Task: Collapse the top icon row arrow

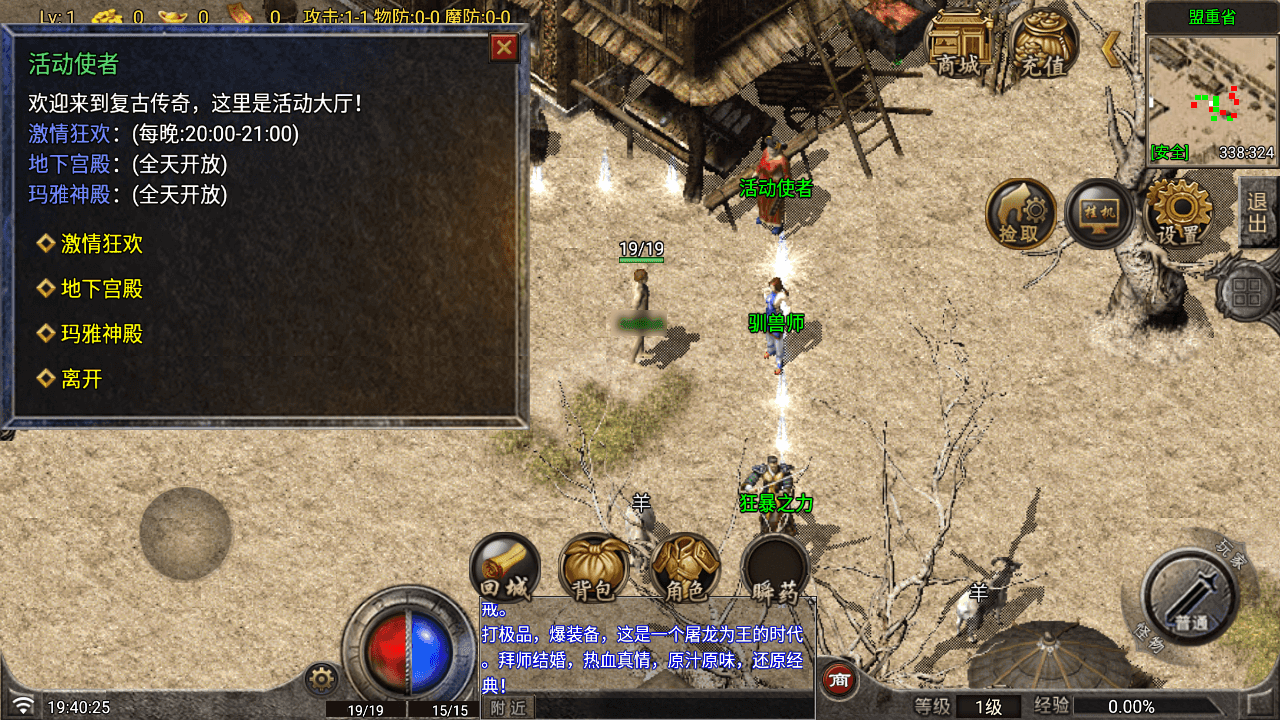Action: pyautogui.click(x=1108, y=48)
